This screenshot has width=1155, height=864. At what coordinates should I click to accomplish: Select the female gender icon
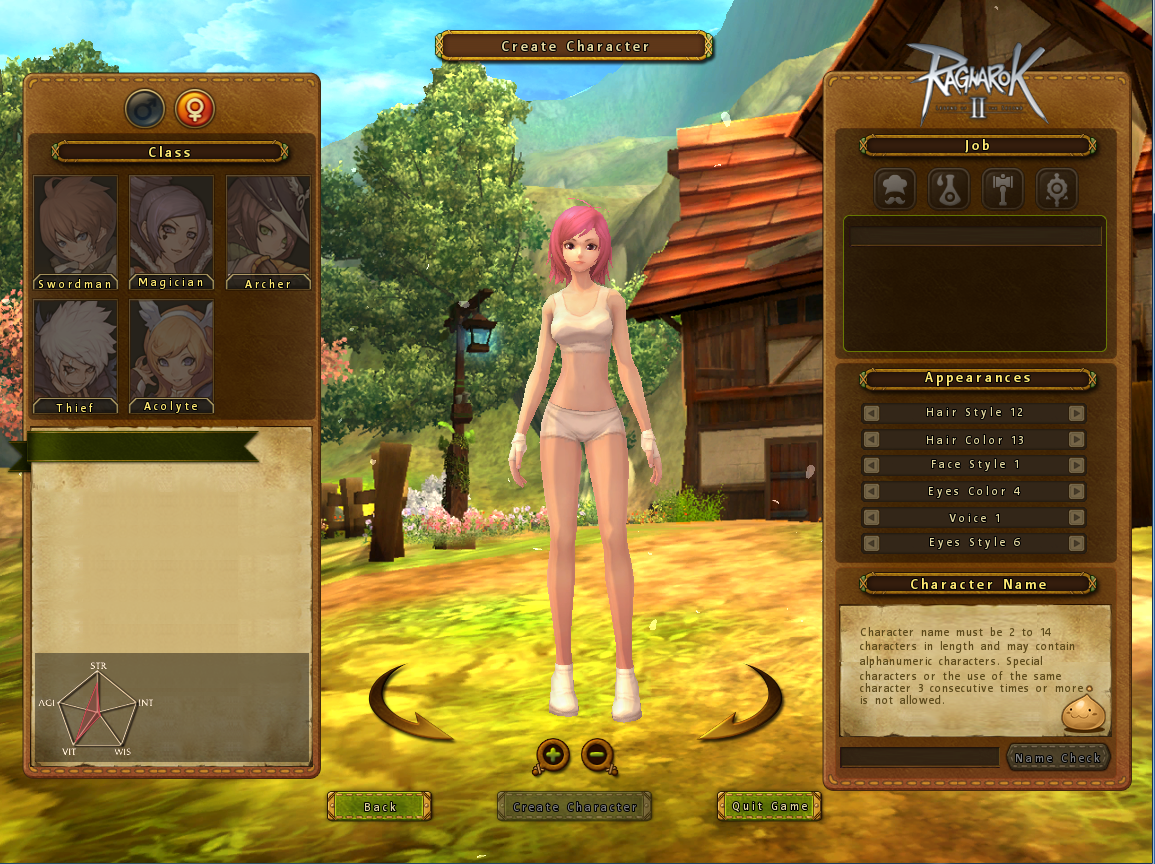pyautogui.click(x=195, y=108)
